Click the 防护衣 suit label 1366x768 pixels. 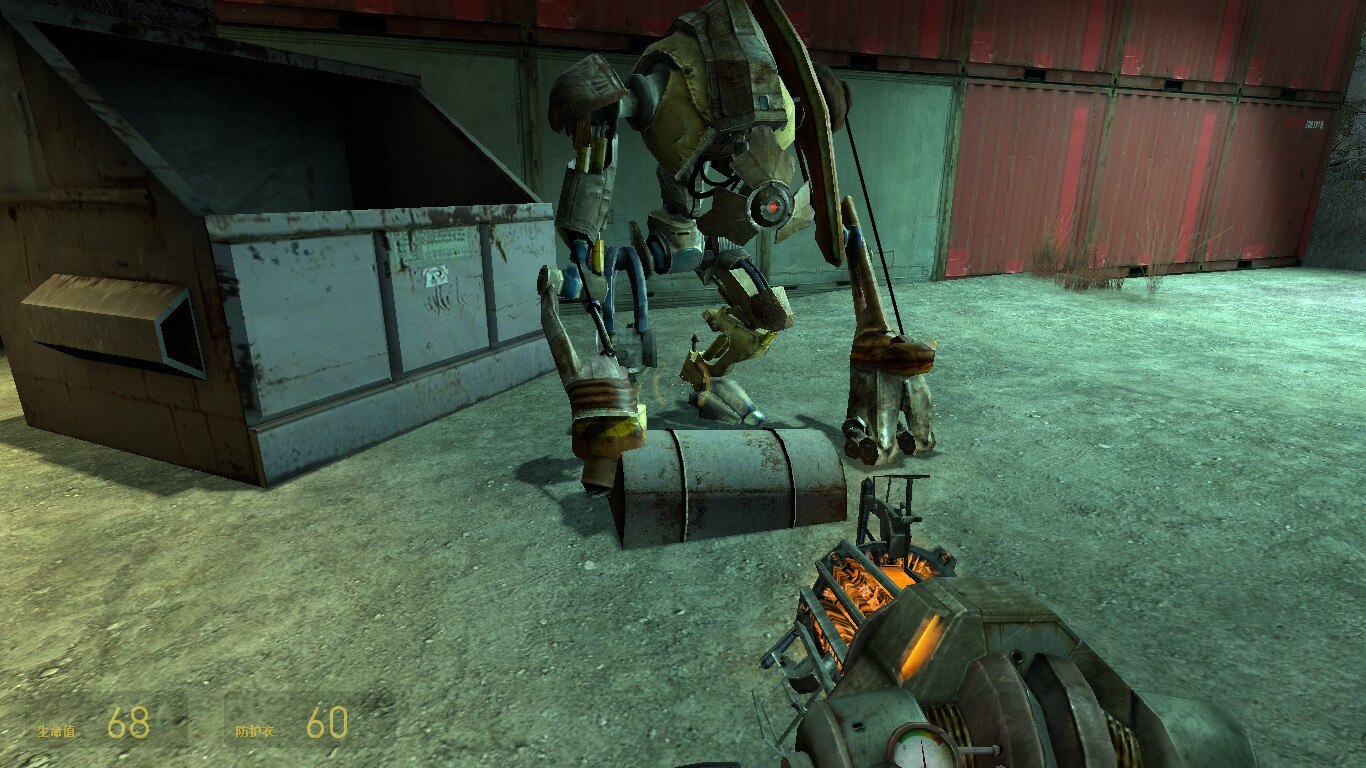(256, 731)
